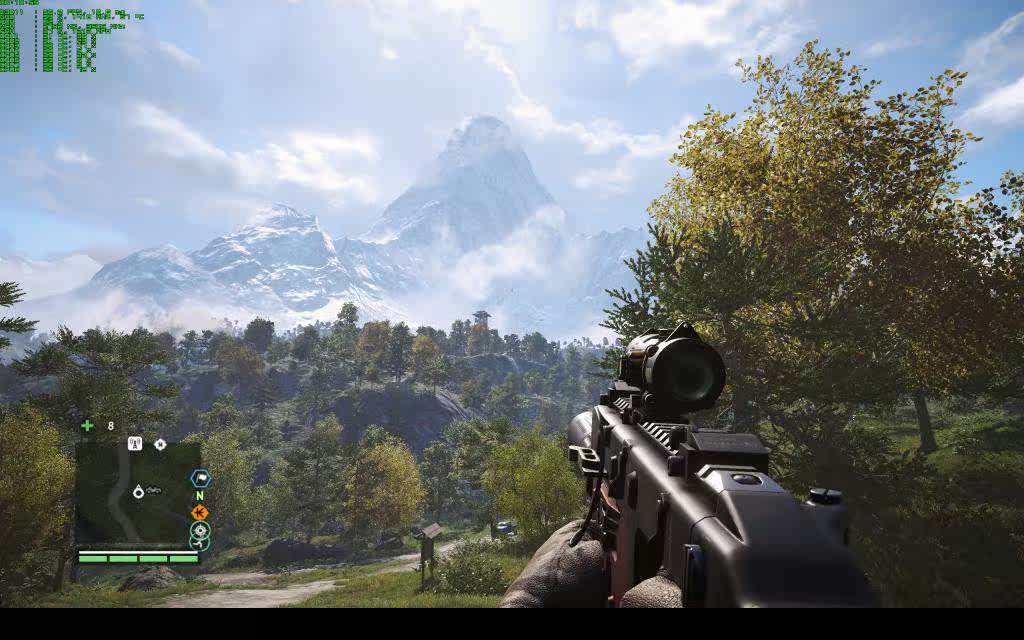Select the white diamond marker above the minimap
The image size is (1024, 640).
coord(160,444)
